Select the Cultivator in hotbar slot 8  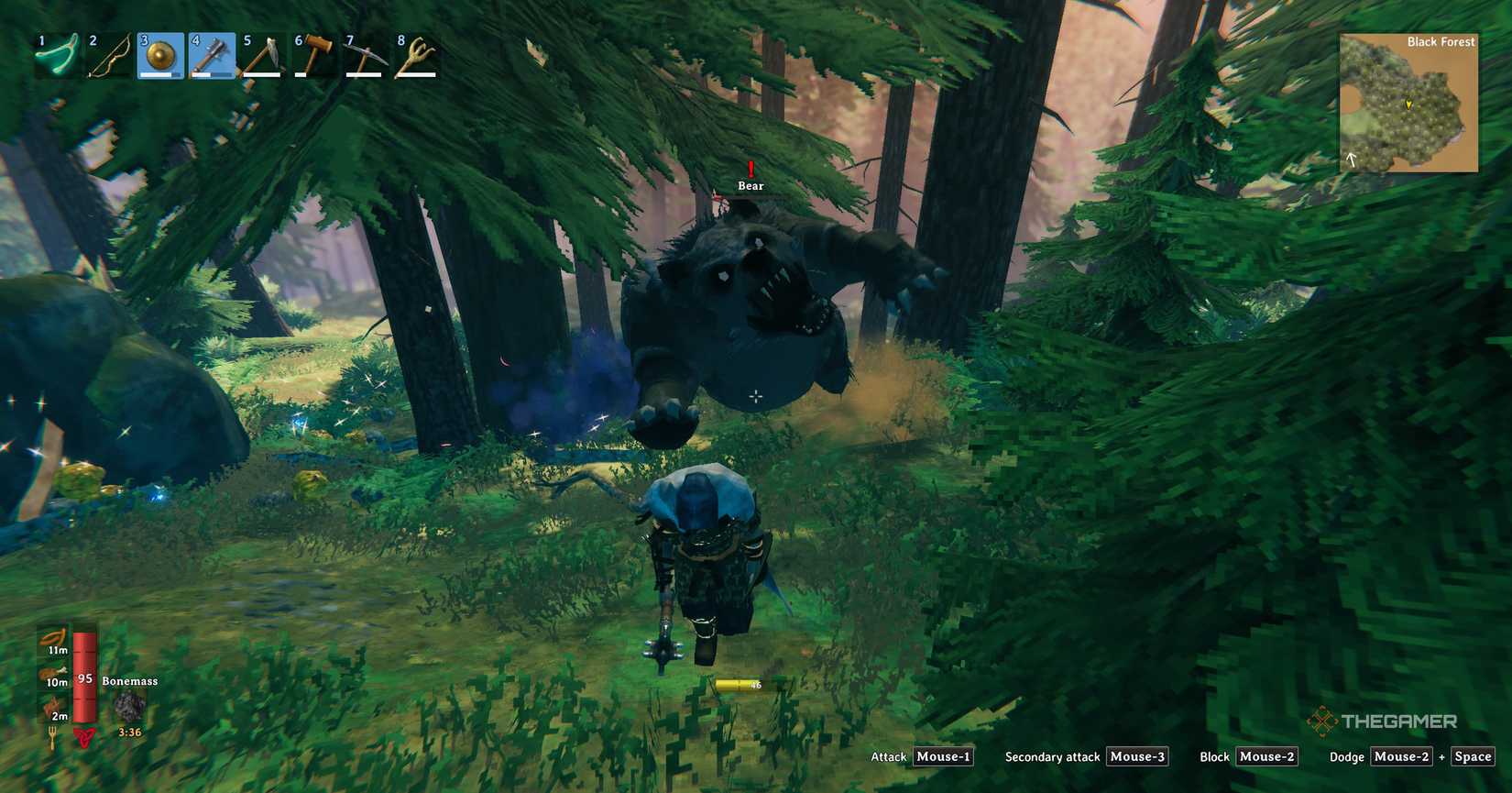[416, 53]
